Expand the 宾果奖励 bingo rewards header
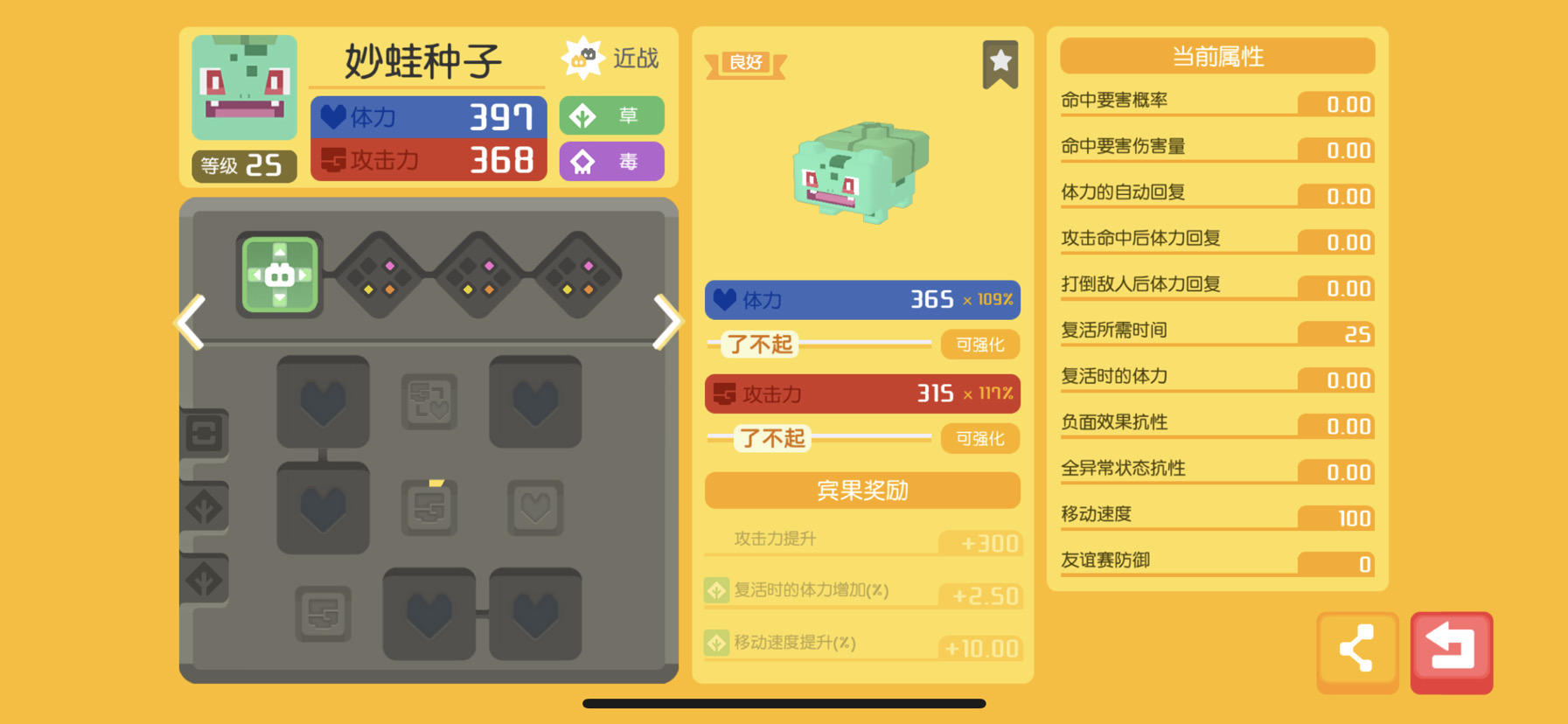 [x=861, y=491]
